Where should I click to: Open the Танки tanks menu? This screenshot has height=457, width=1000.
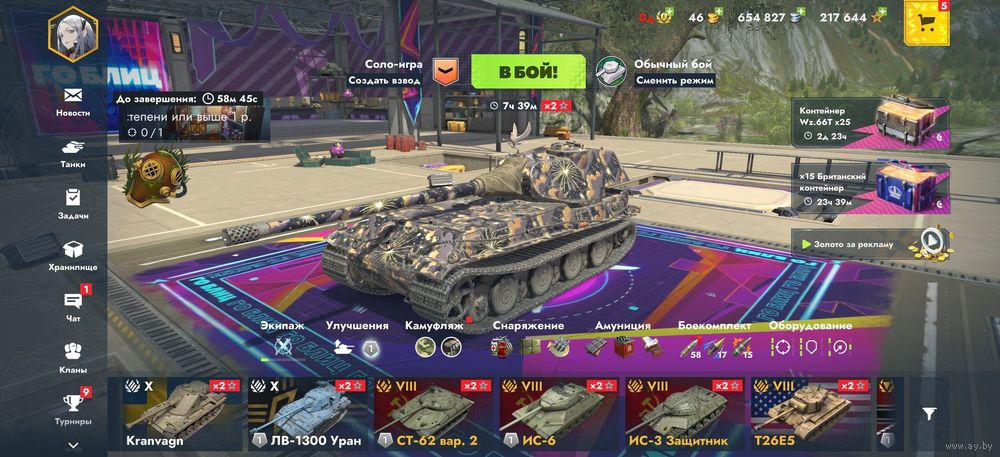(73, 152)
